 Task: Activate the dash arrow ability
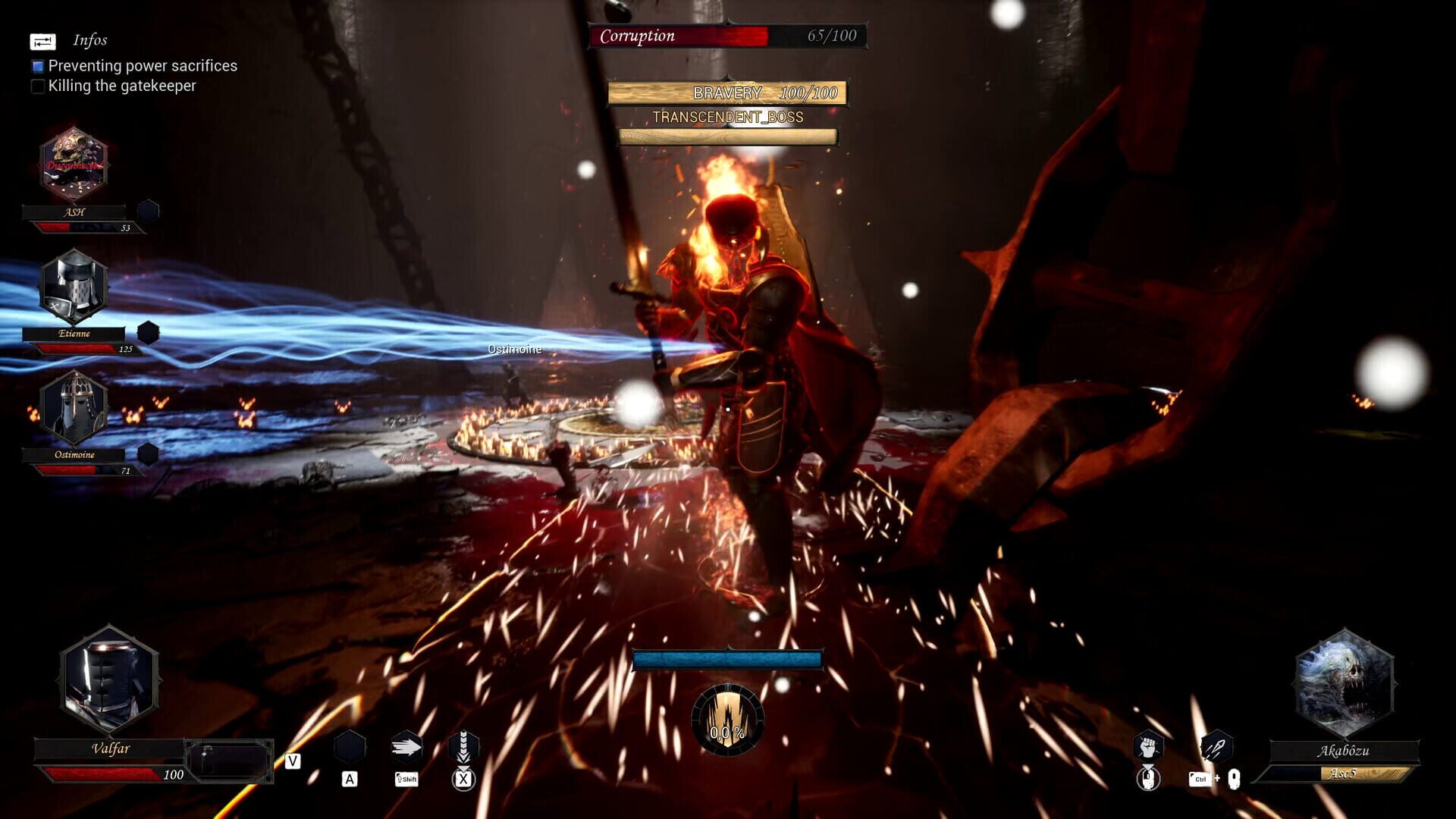click(x=406, y=748)
